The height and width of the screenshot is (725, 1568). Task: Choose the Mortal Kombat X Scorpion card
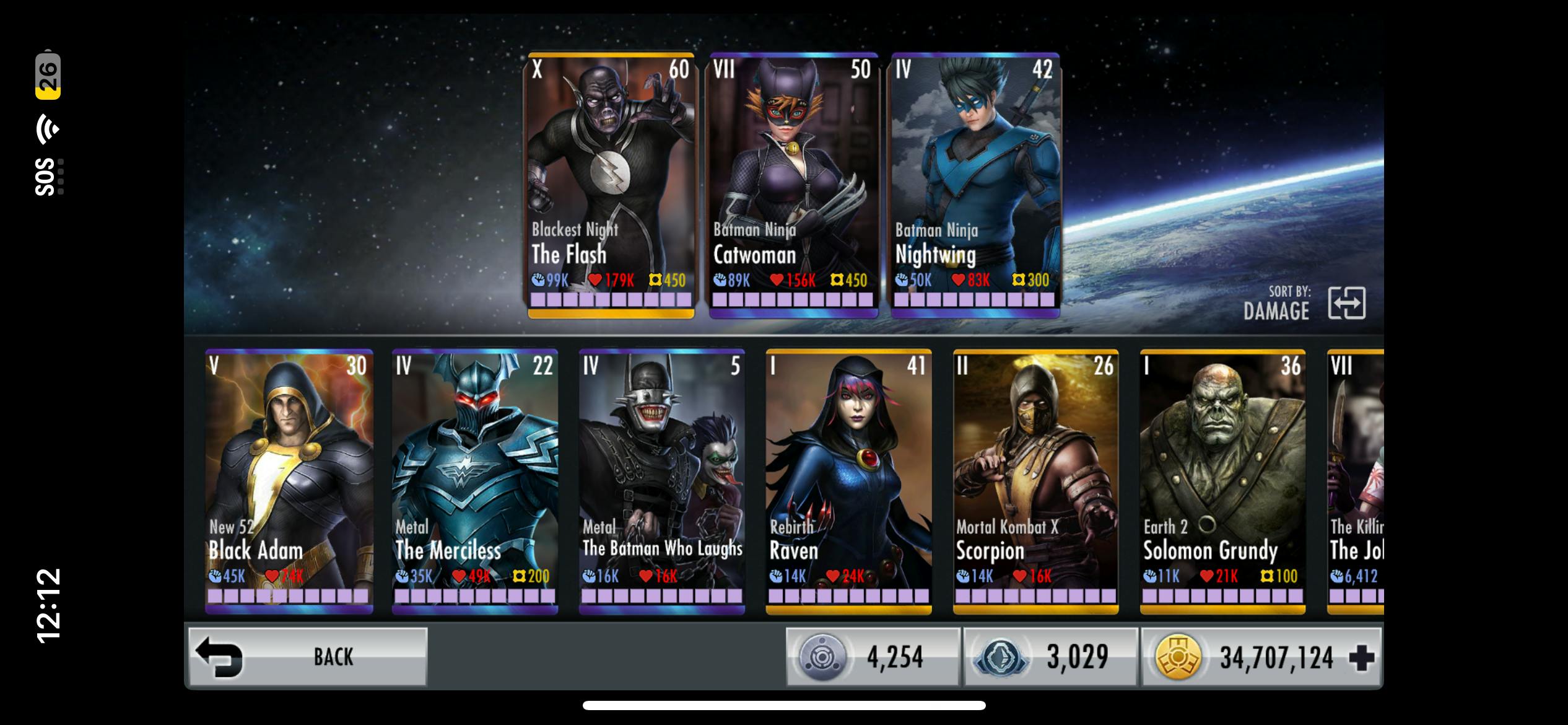(1036, 481)
